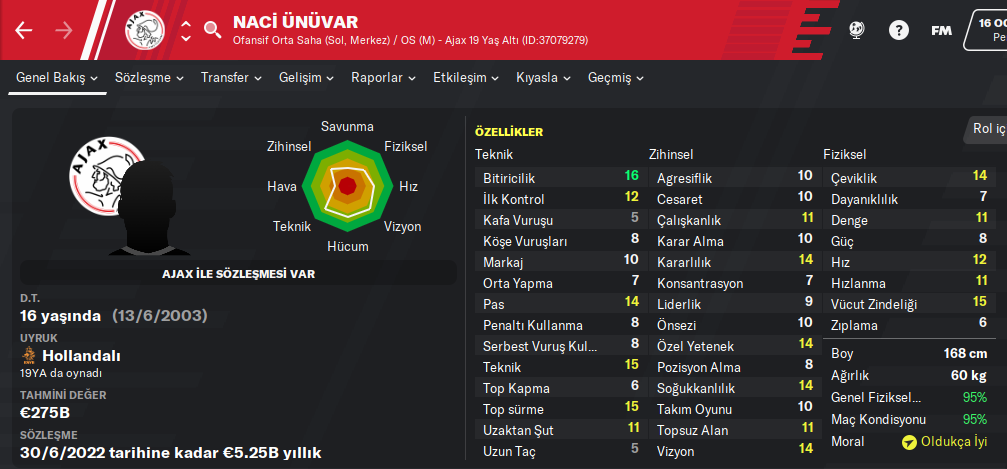Go forward to the next screen

64,30
